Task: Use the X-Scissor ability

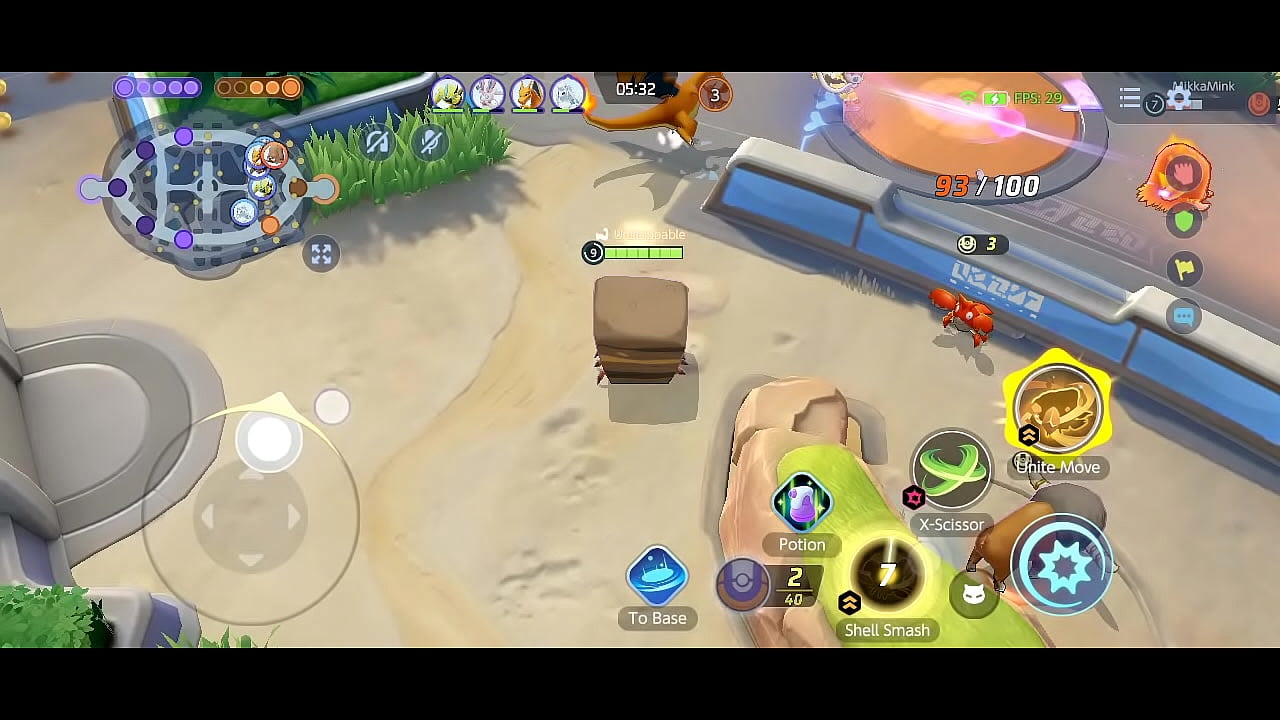Action: 951,471
